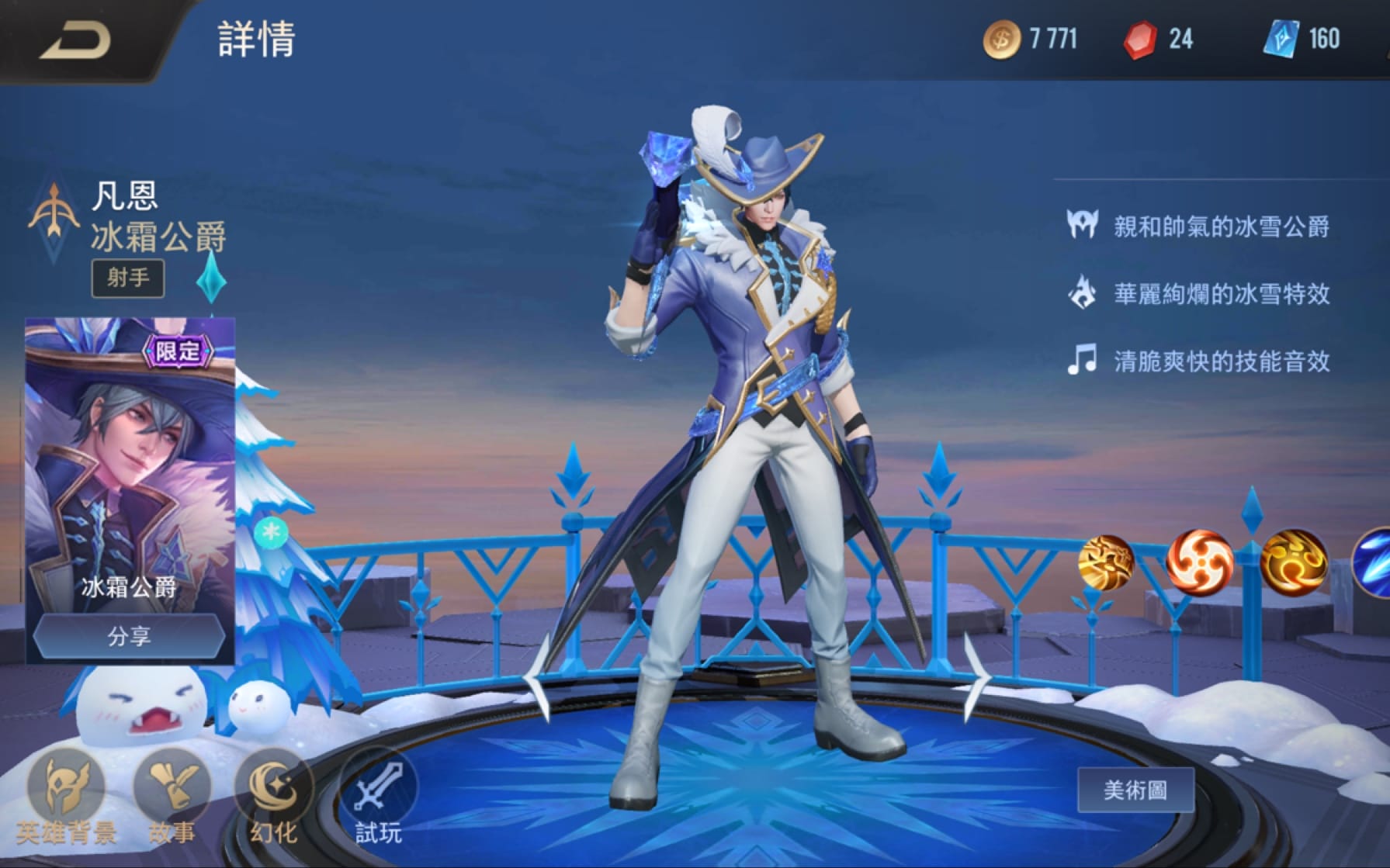
Task: Click the blue shard currency icon
Action: [x=1282, y=37]
